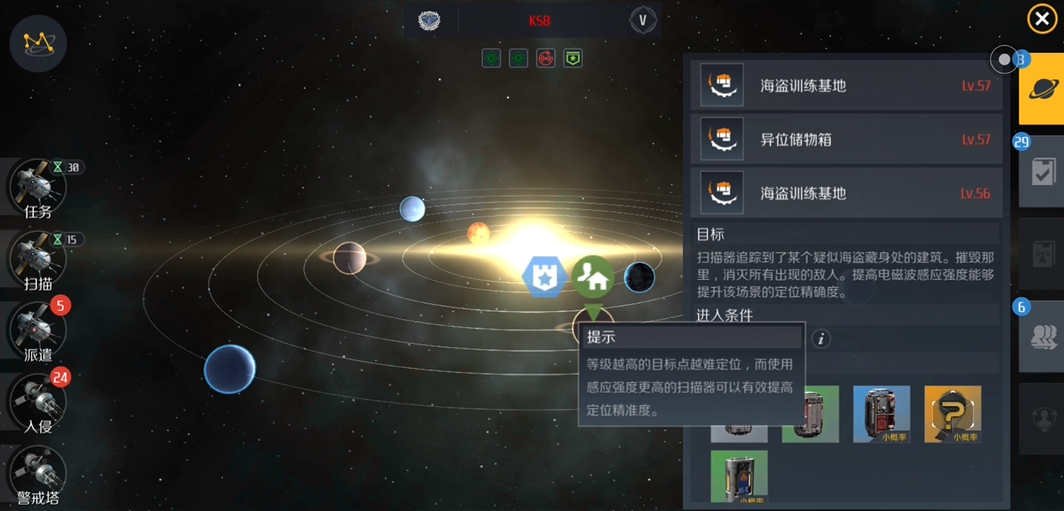Open the 派遣 (dispatch) menu
The image size is (1064, 511).
(38, 330)
